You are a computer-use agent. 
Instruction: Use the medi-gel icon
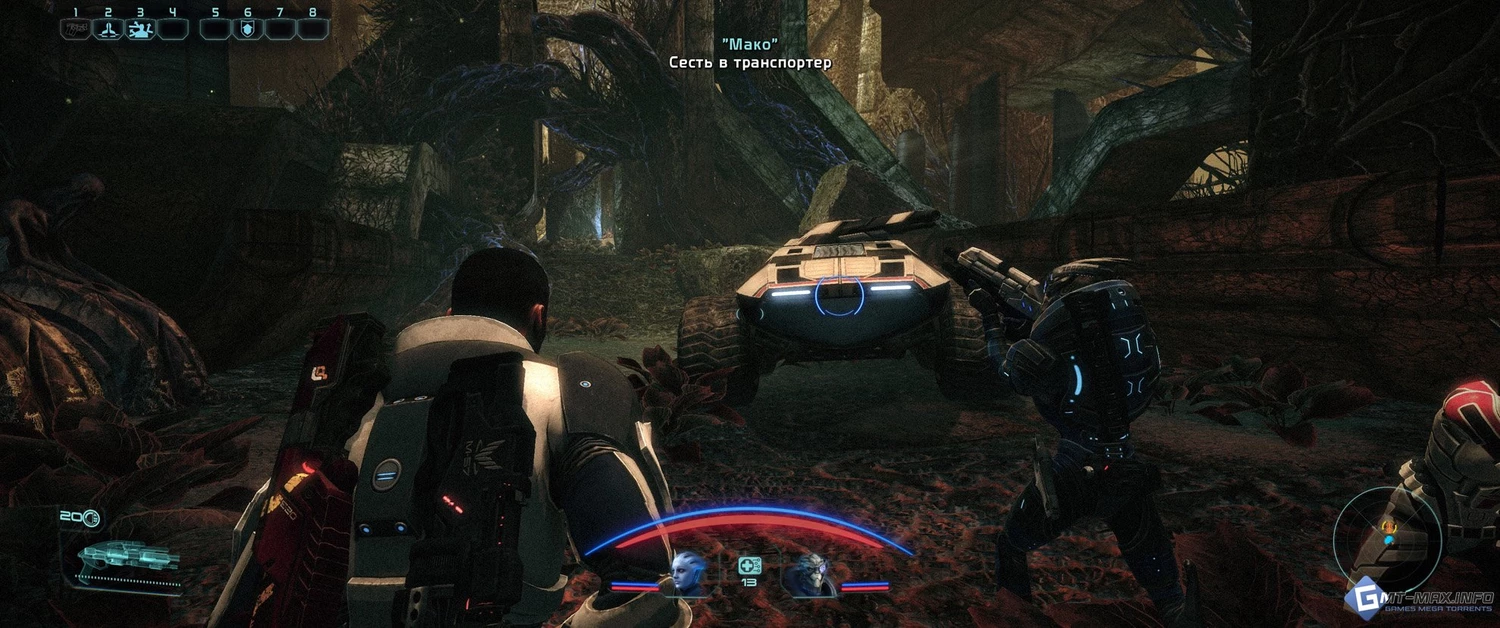click(x=749, y=566)
